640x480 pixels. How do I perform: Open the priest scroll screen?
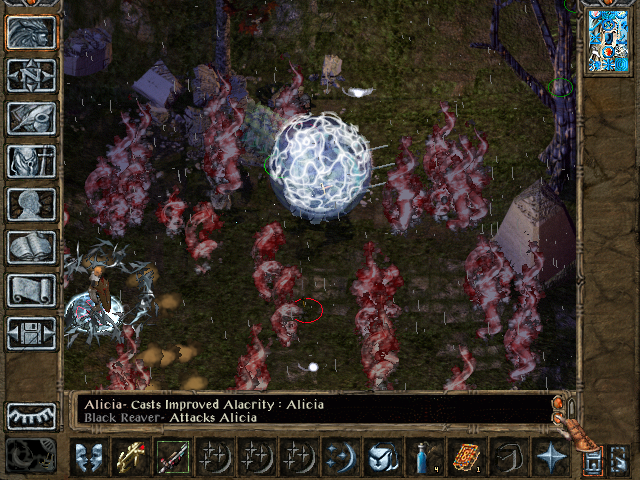click(x=32, y=290)
